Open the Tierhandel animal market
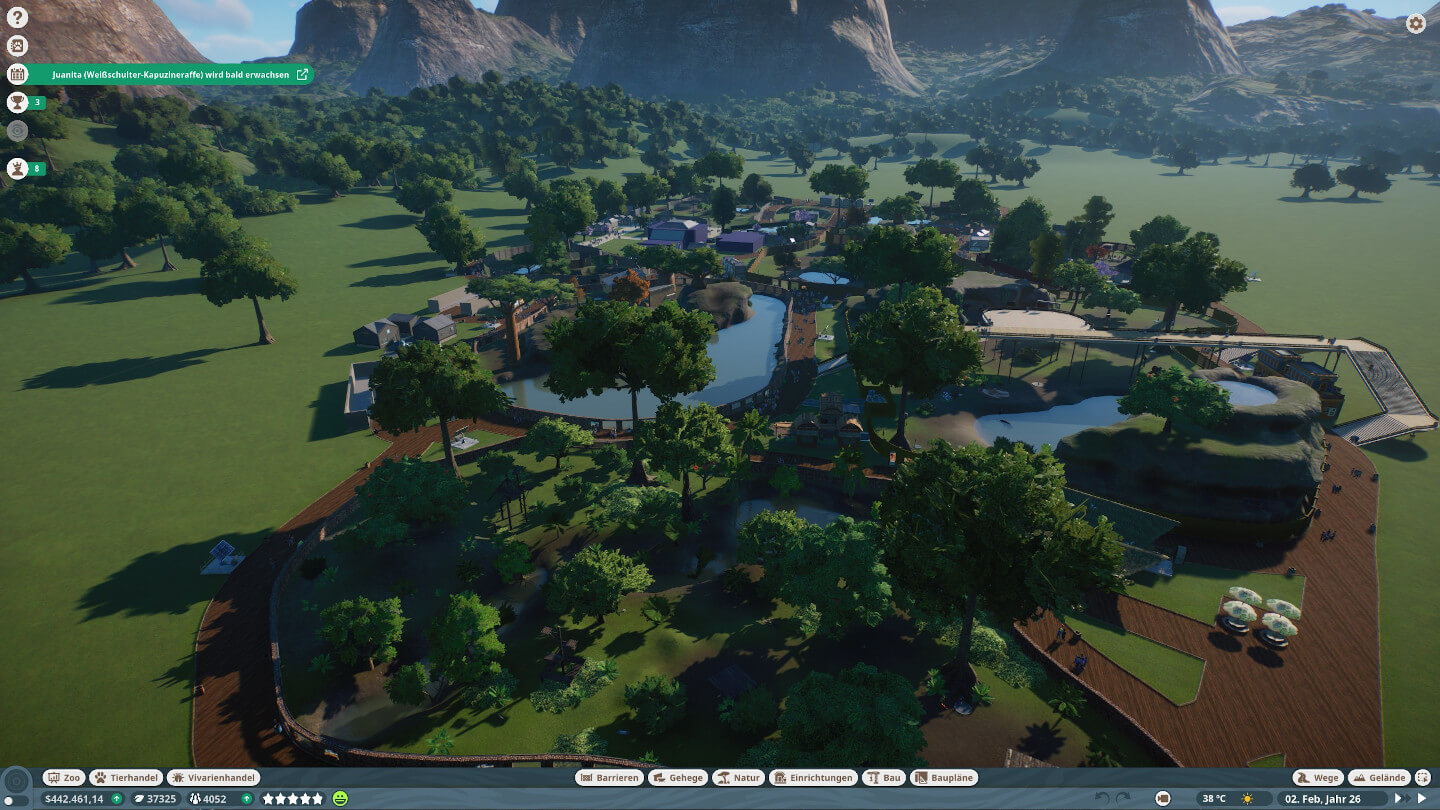The height and width of the screenshot is (810, 1440). (x=126, y=777)
